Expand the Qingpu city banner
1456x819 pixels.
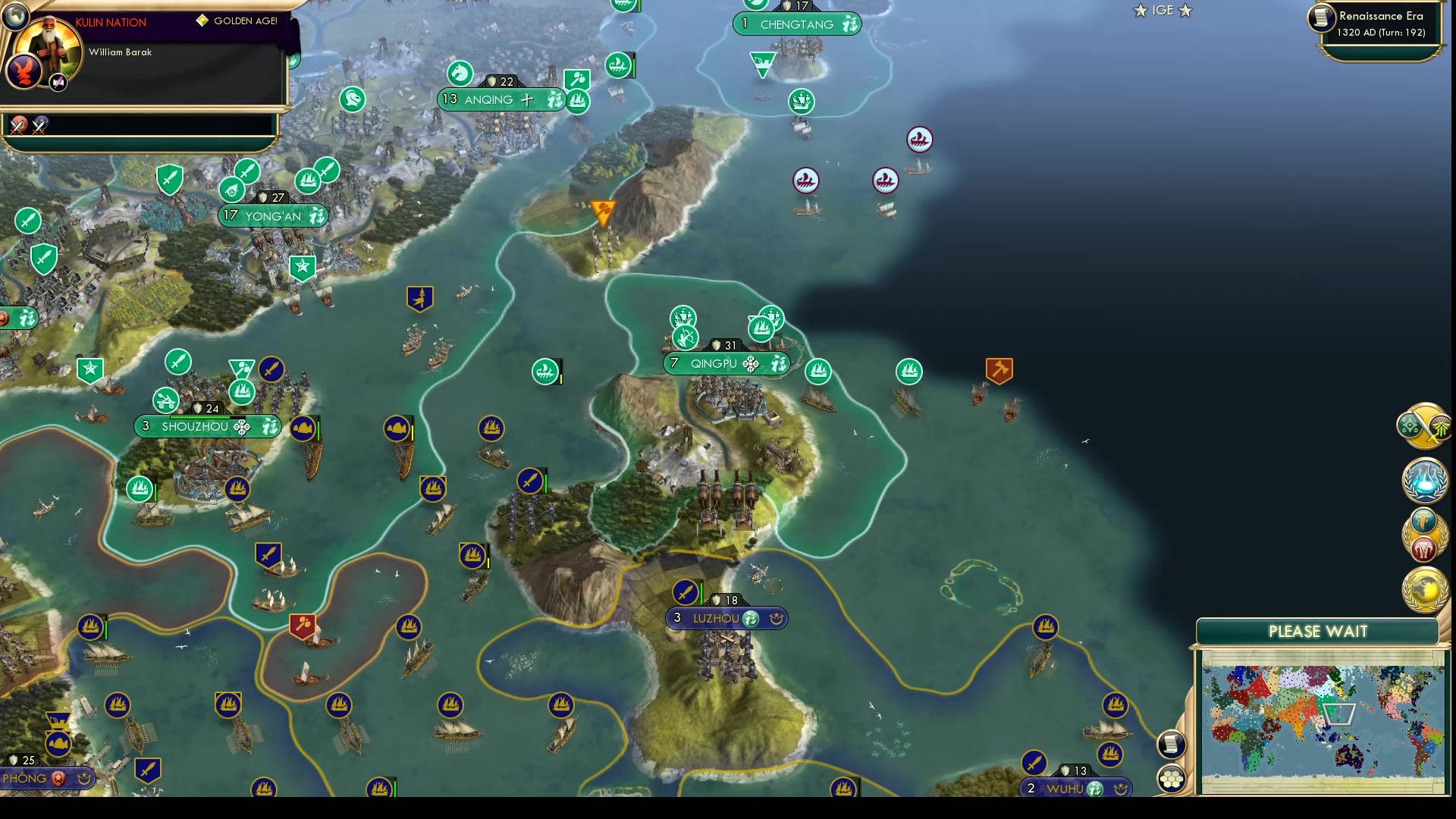tap(726, 363)
